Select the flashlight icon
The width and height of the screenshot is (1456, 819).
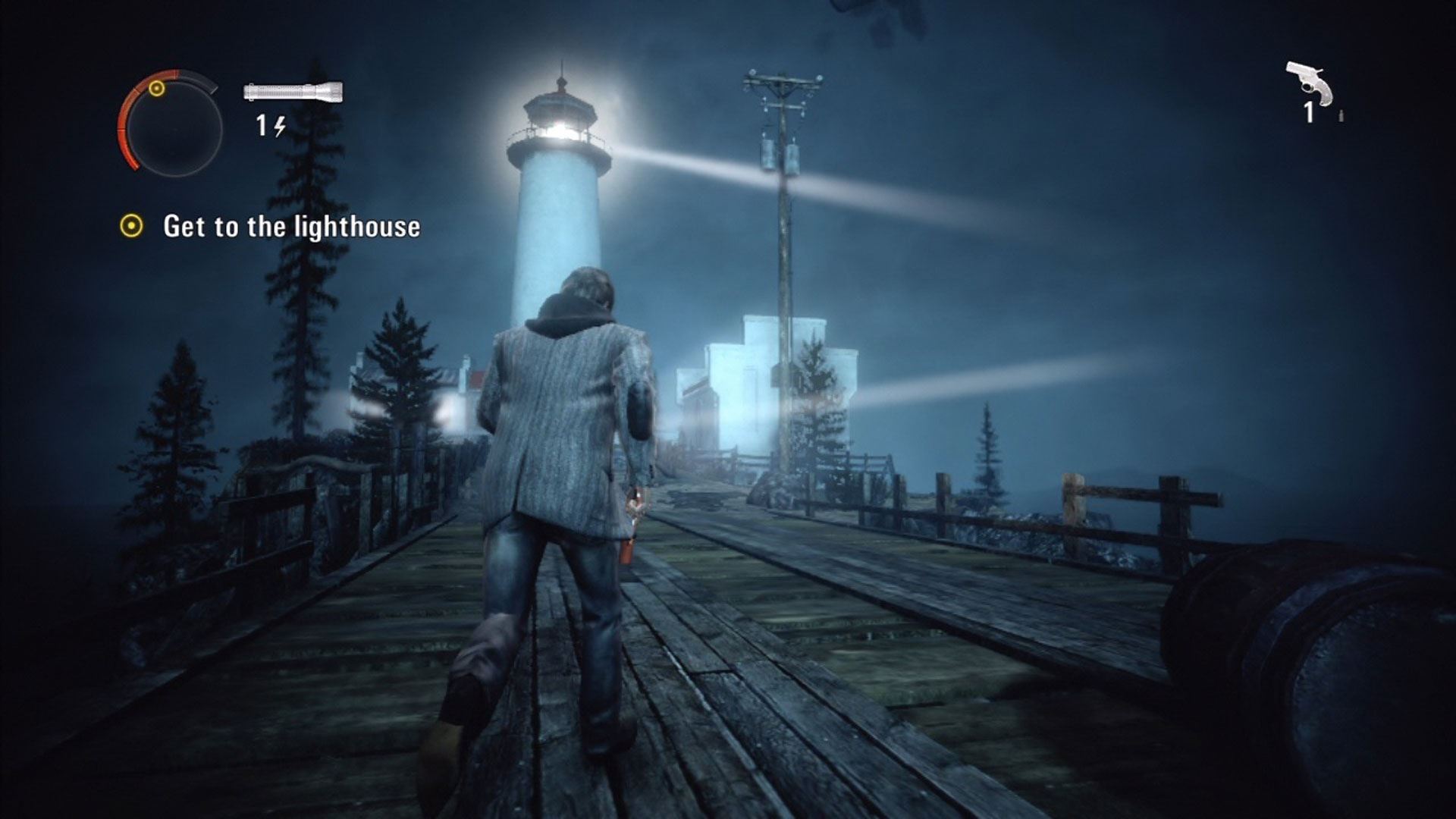[x=293, y=93]
